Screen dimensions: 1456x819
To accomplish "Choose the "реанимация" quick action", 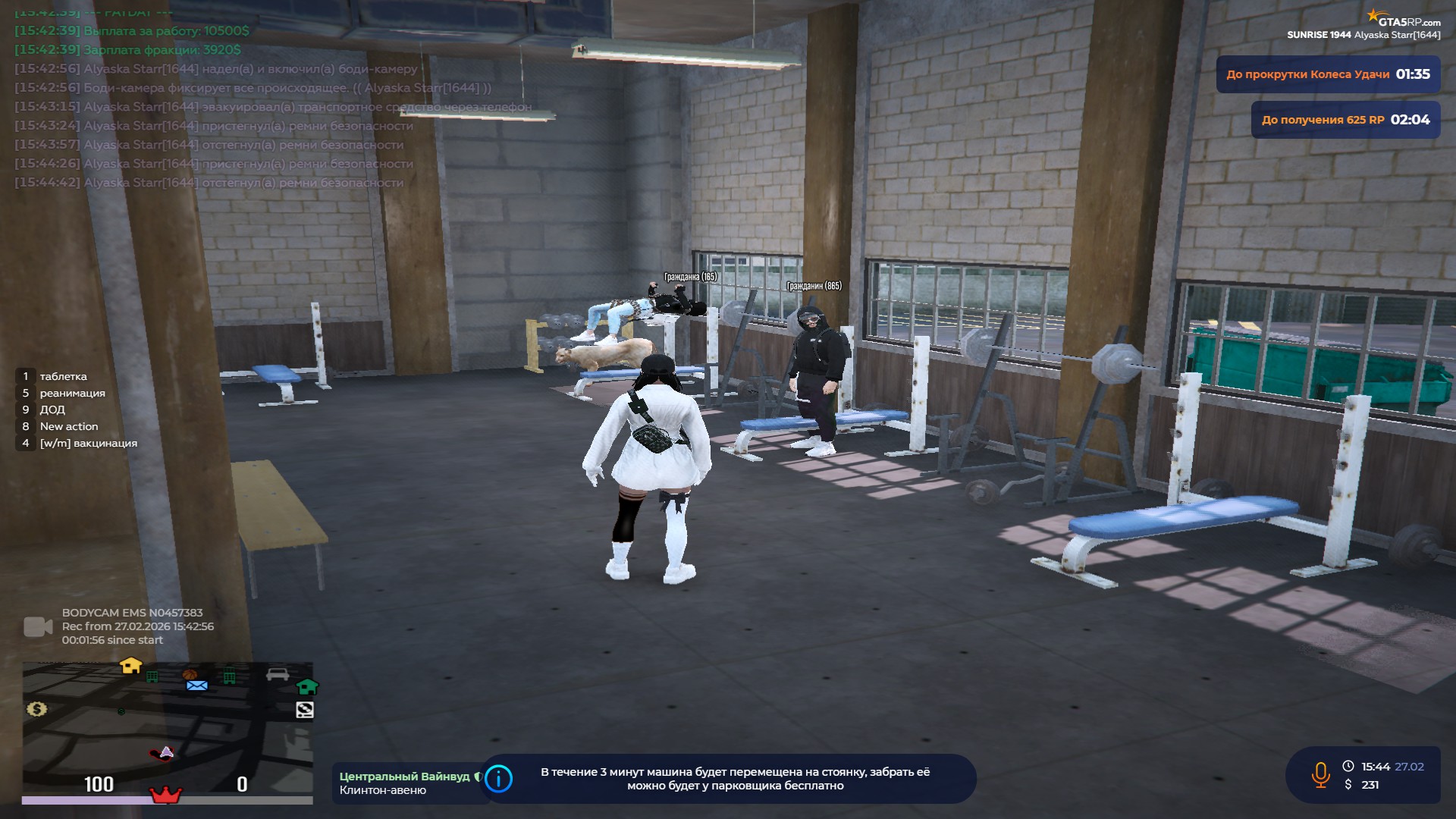I will 72,393.
